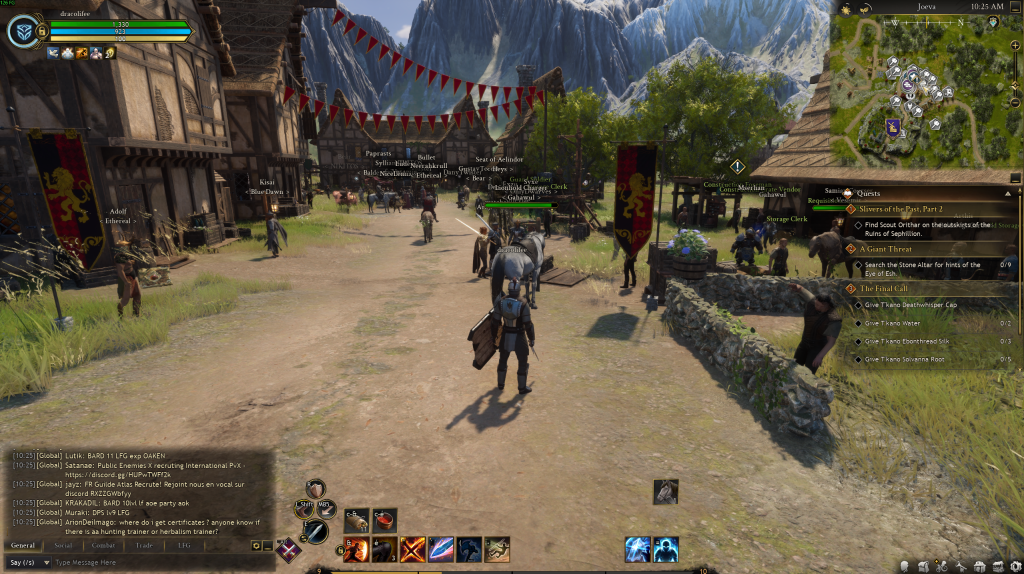Activate the glowing blue figure ability
The width and height of the screenshot is (1024, 574).
point(666,549)
